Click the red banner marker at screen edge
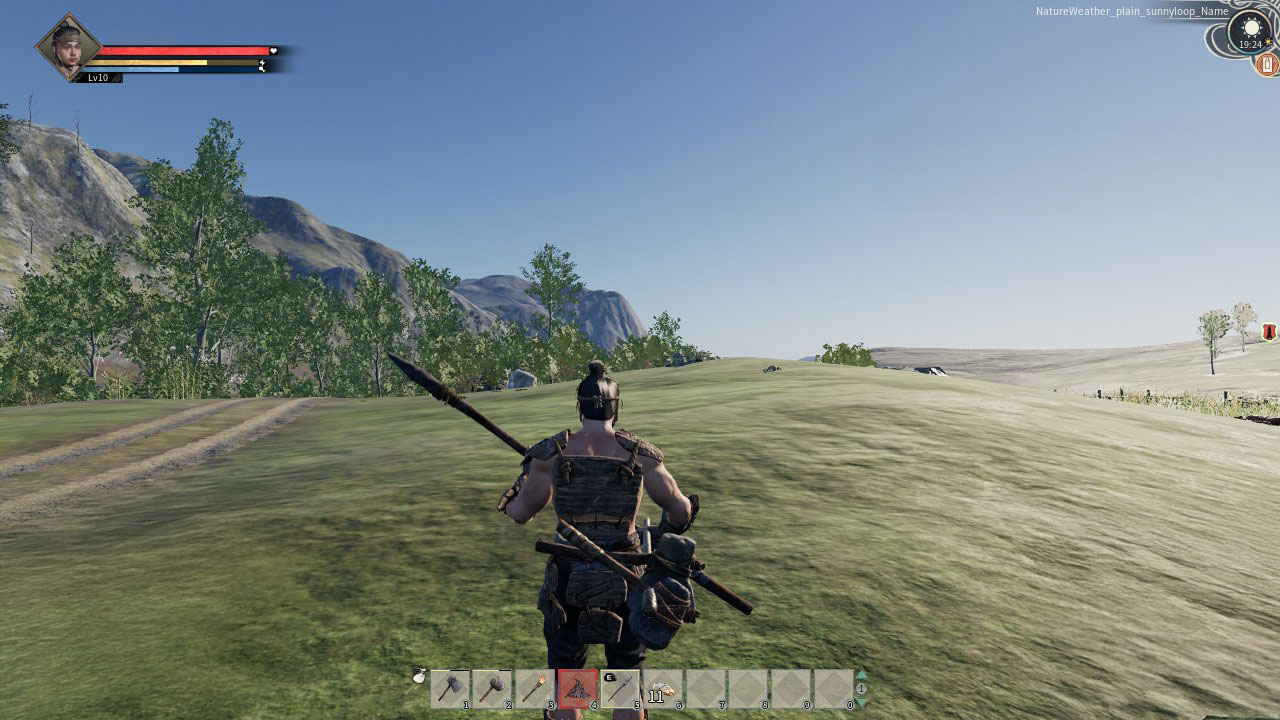 click(x=1269, y=332)
